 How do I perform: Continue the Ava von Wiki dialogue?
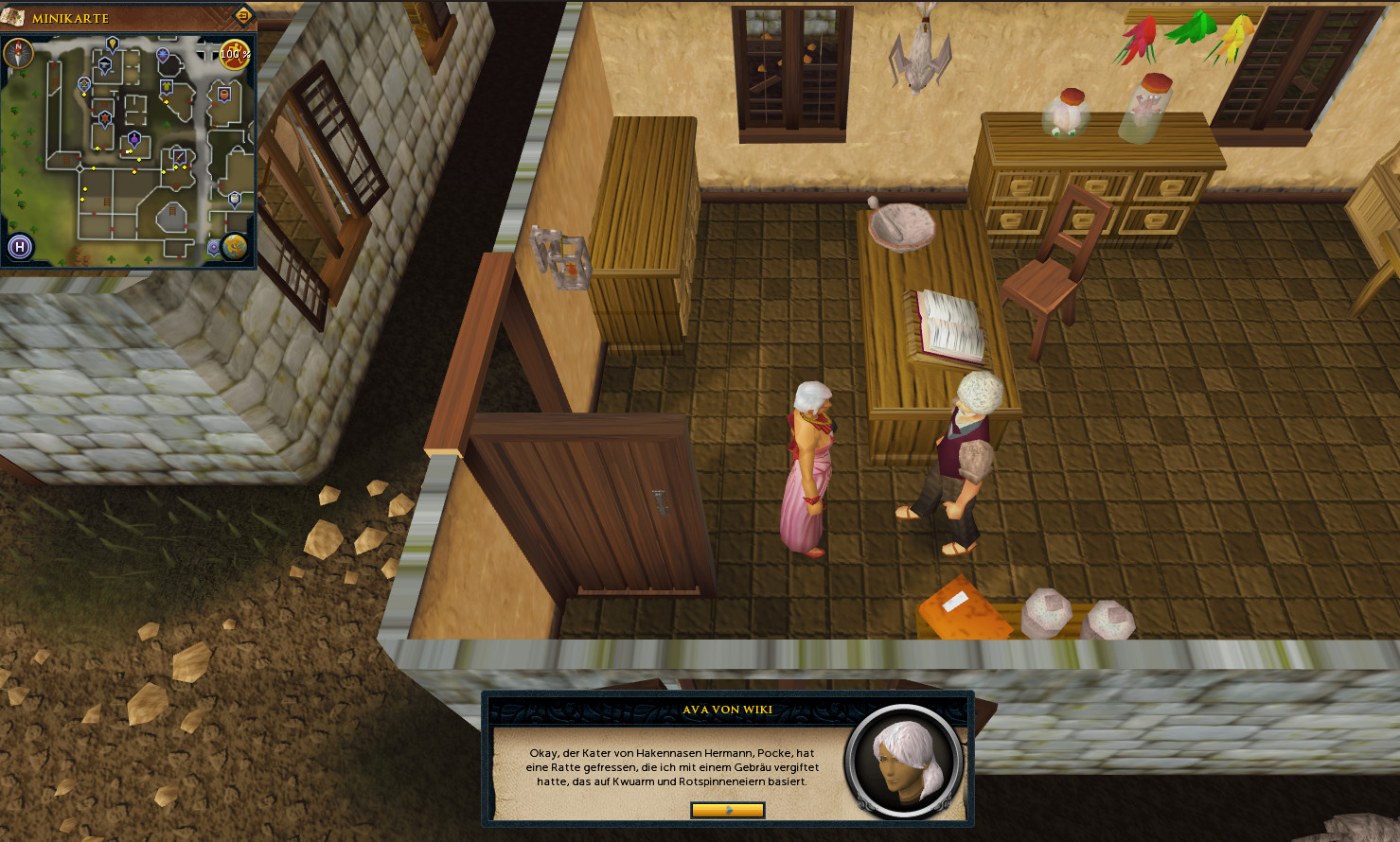[x=727, y=810]
